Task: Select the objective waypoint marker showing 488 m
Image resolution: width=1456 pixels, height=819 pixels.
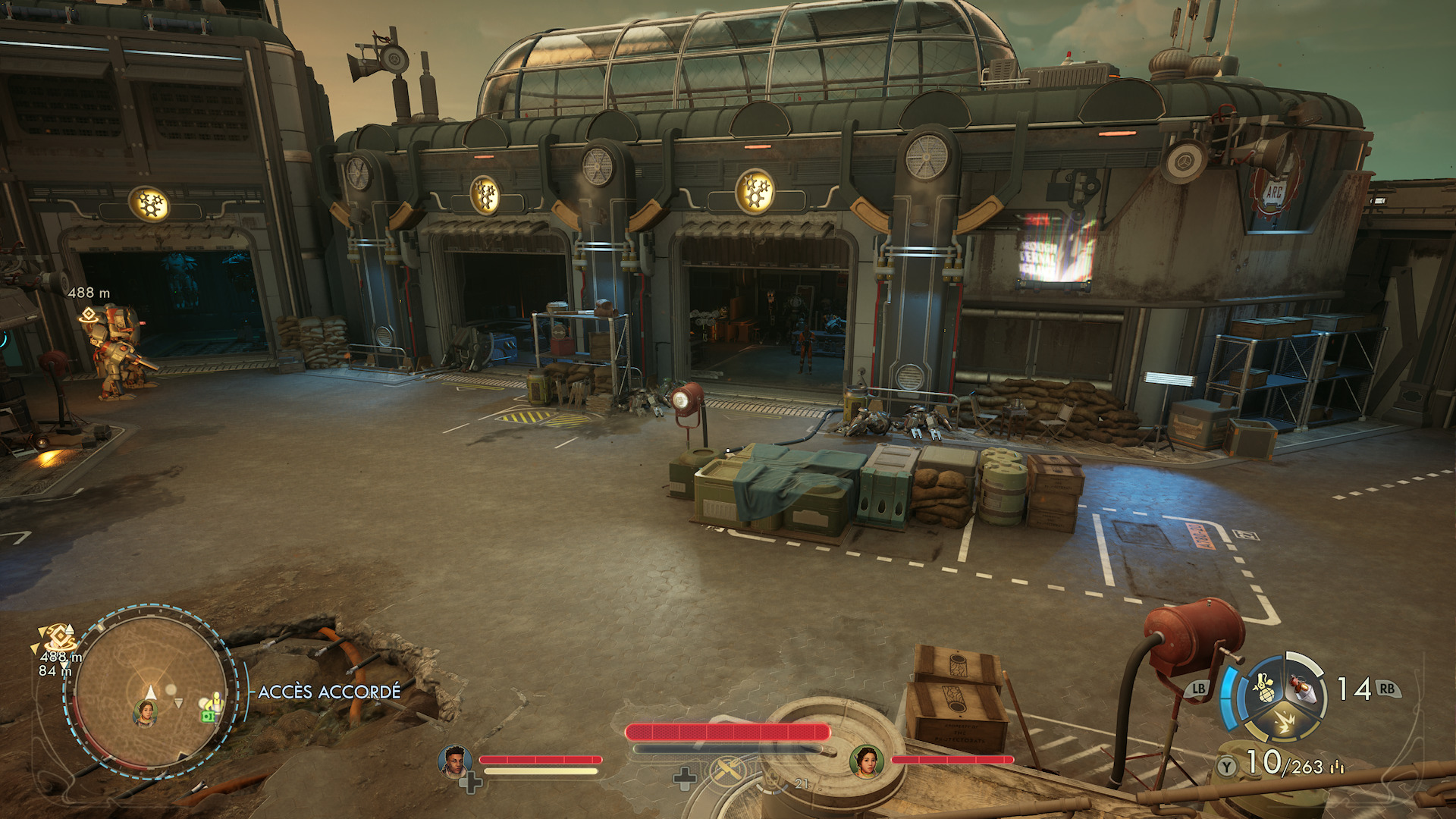Action: tap(89, 314)
